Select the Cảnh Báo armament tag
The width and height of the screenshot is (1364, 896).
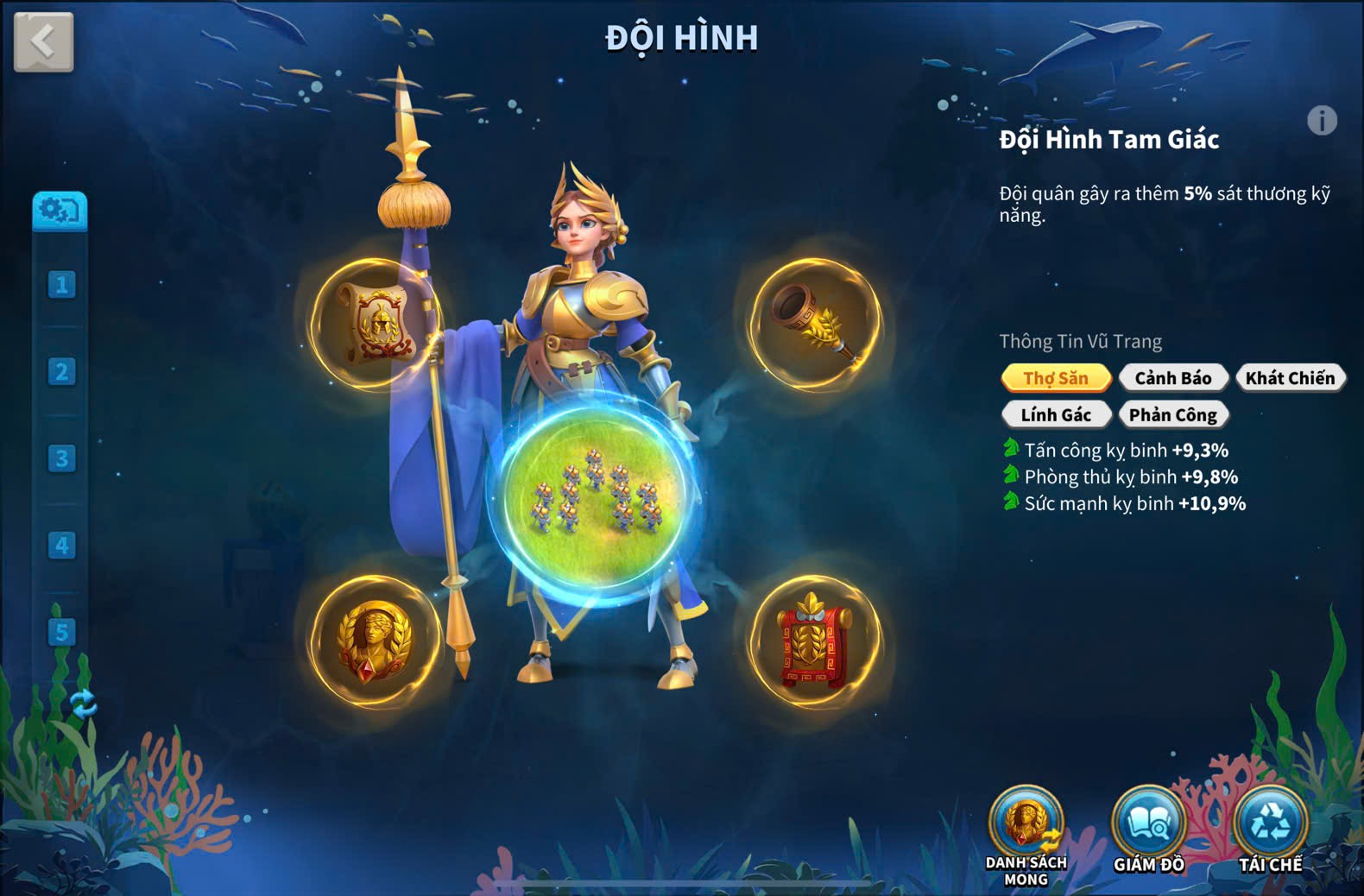[1172, 378]
